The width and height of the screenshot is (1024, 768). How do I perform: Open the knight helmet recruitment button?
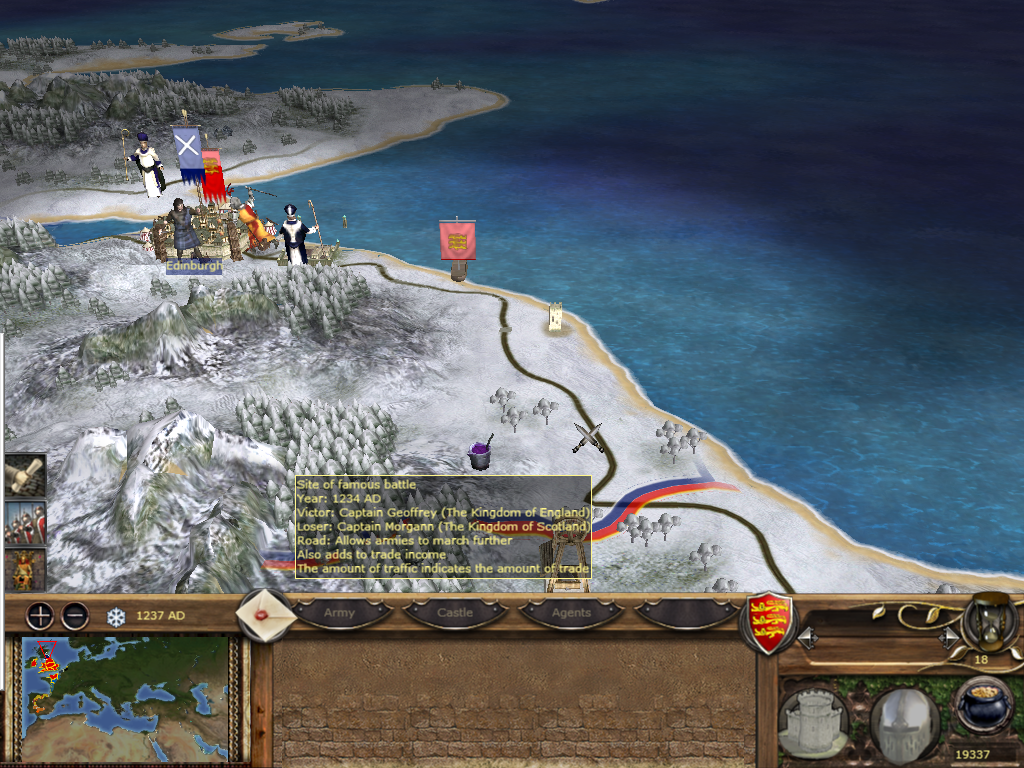click(x=903, y=720)
